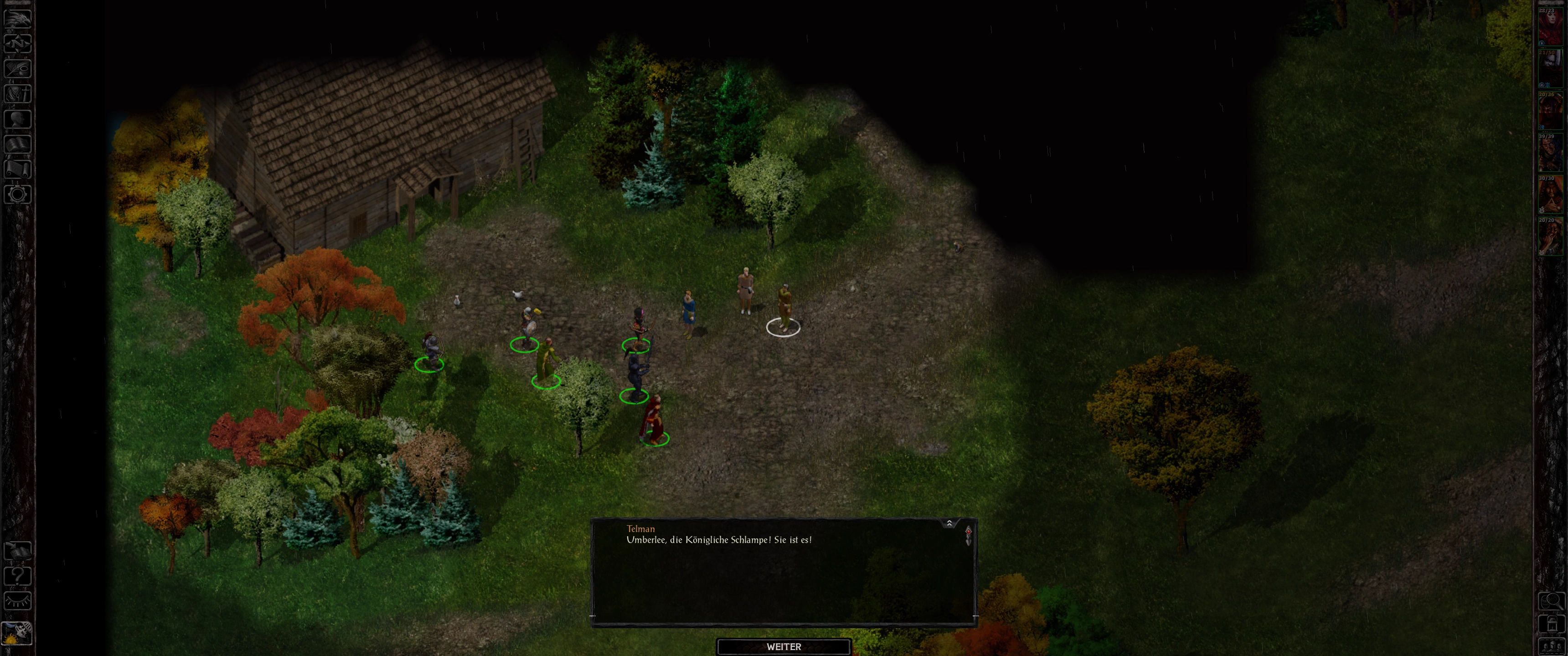Open the journal with the quill icon
This screenshot has height=656, width=1568.
coord(17,67)
